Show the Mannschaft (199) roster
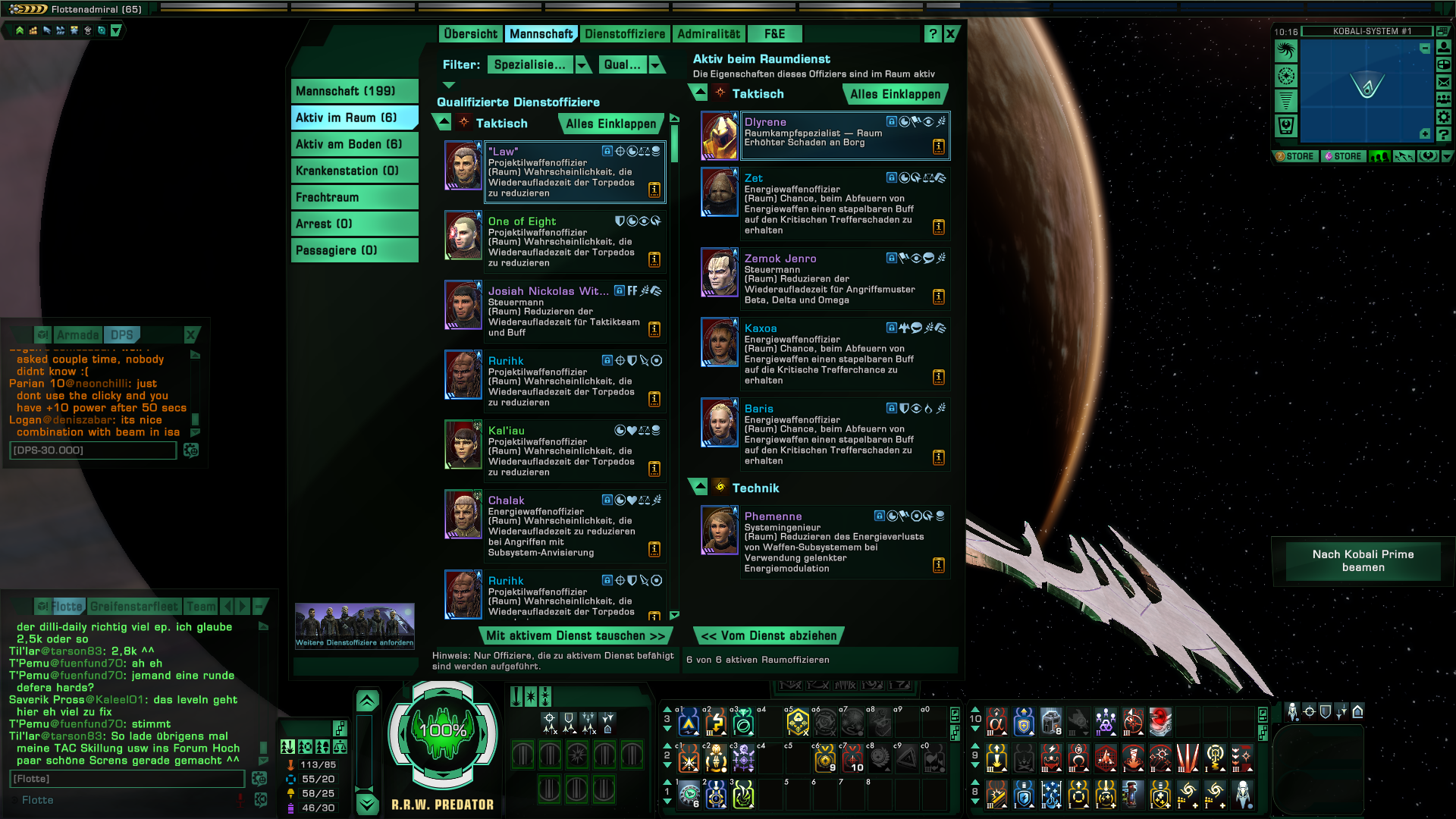This screenshot has height=819, width=1456. (x=354, y=91)
